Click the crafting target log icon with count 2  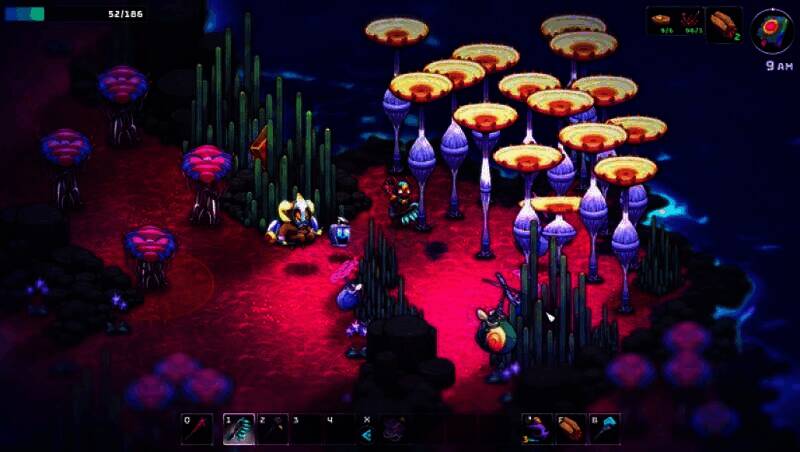pos(723,24)
